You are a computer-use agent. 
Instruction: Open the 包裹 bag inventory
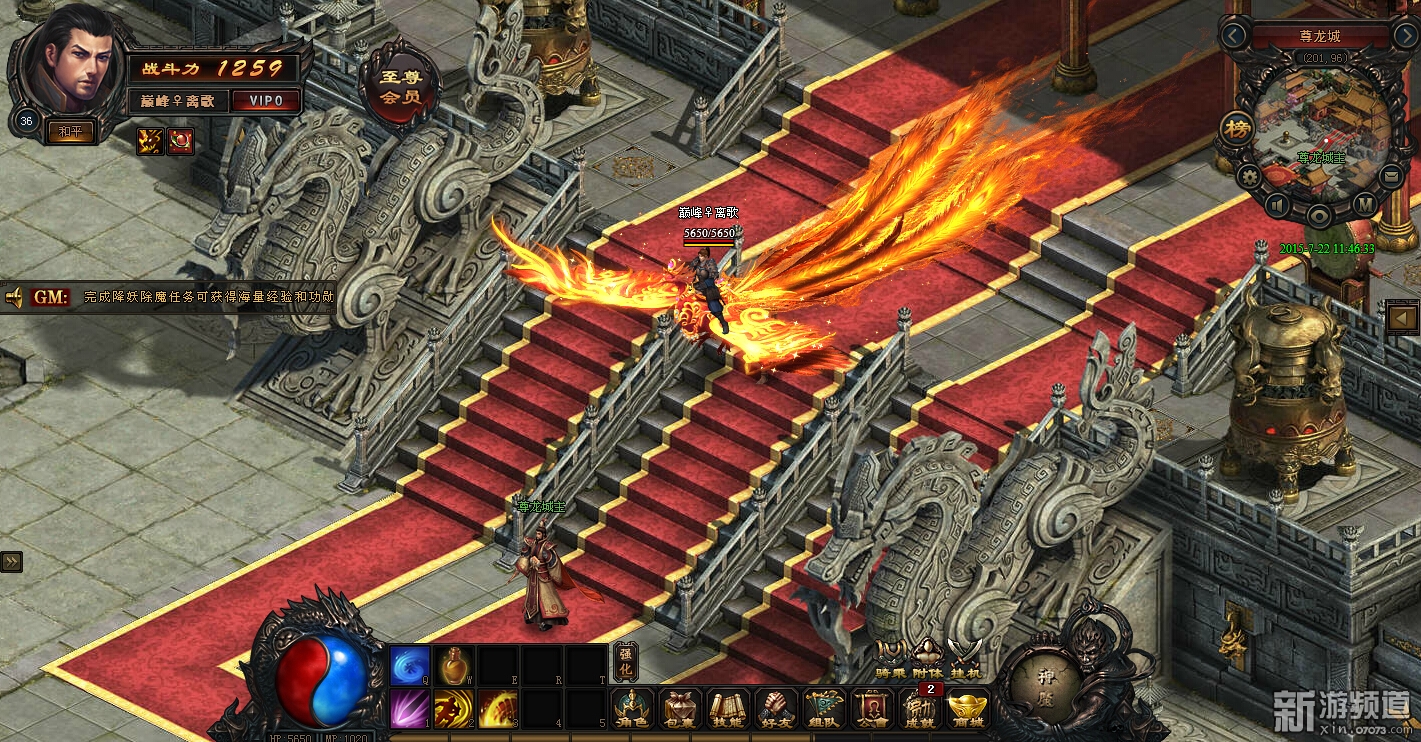pos(681,709)
